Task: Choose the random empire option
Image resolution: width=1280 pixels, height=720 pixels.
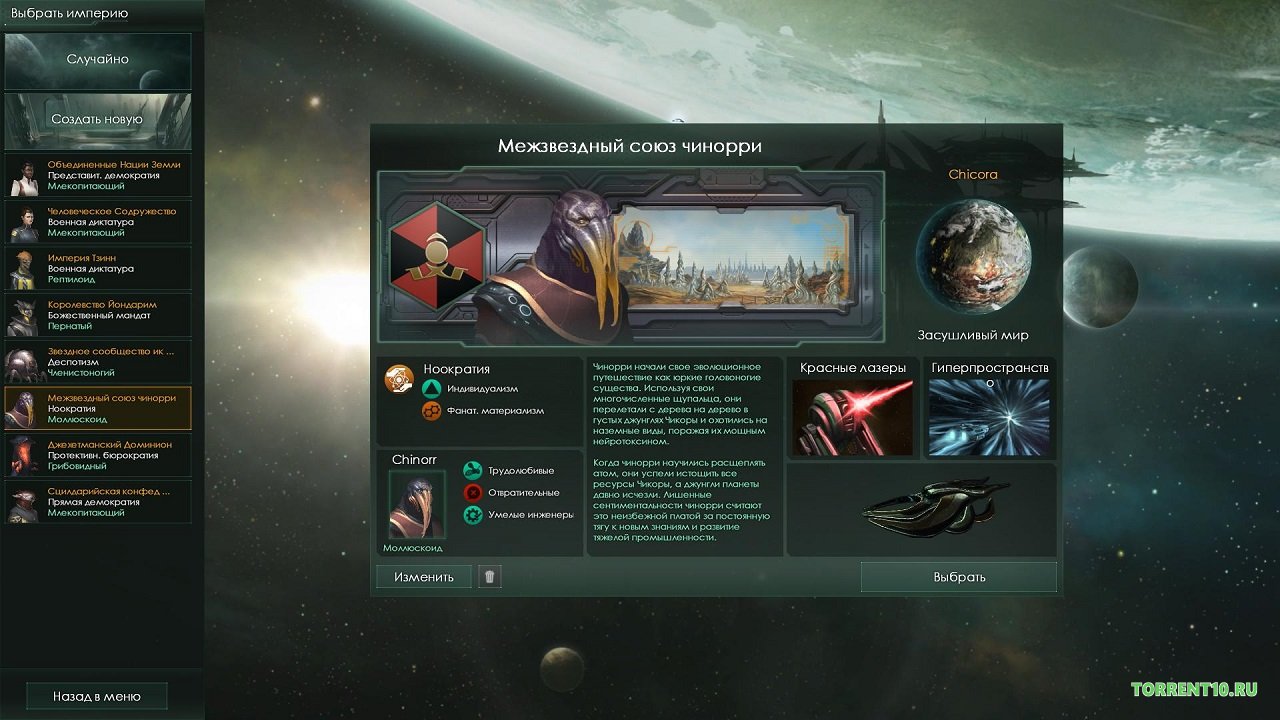Action: (x=98, y=60)
